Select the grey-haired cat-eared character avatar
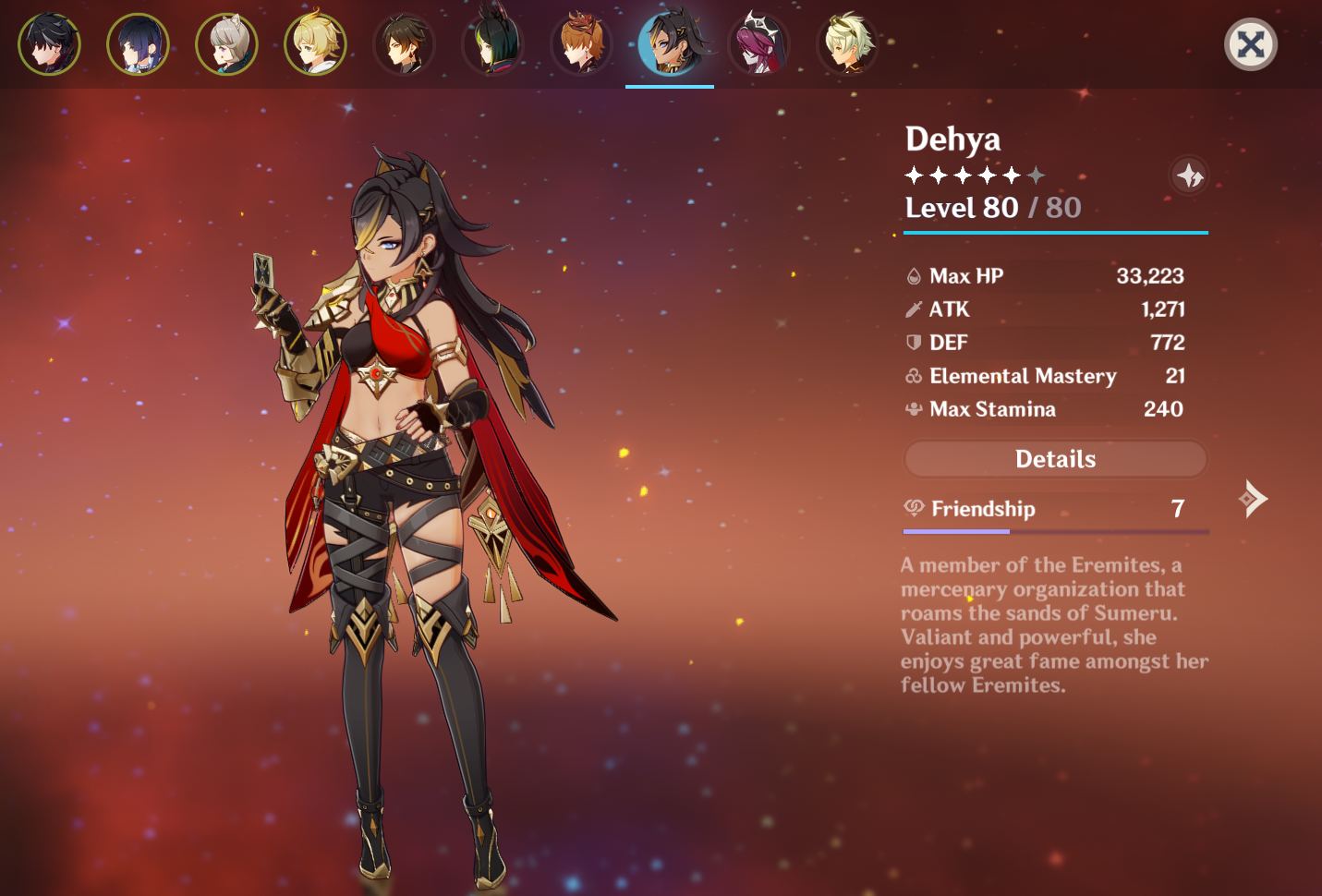 point(226,43)
